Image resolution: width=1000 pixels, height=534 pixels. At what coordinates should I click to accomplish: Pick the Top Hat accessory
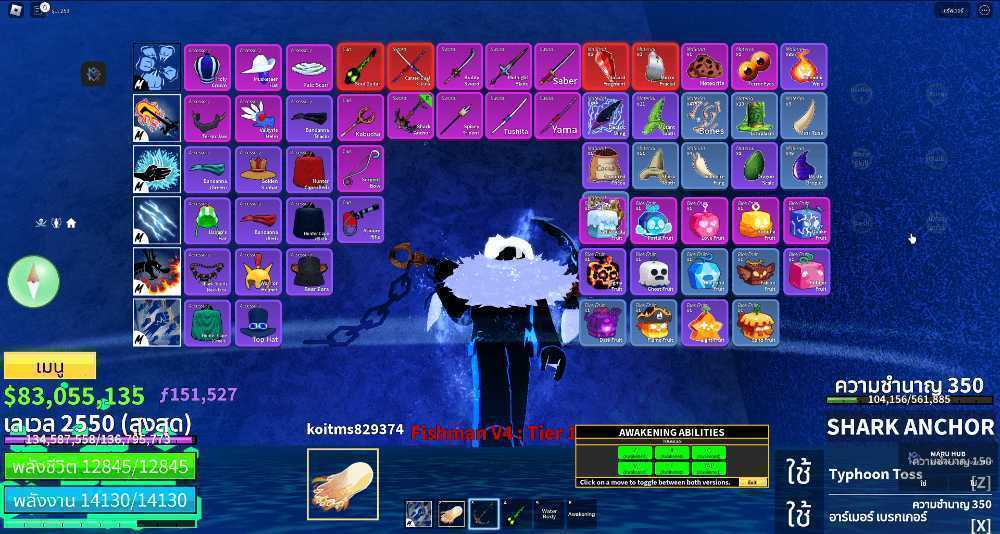click(258, 323)
